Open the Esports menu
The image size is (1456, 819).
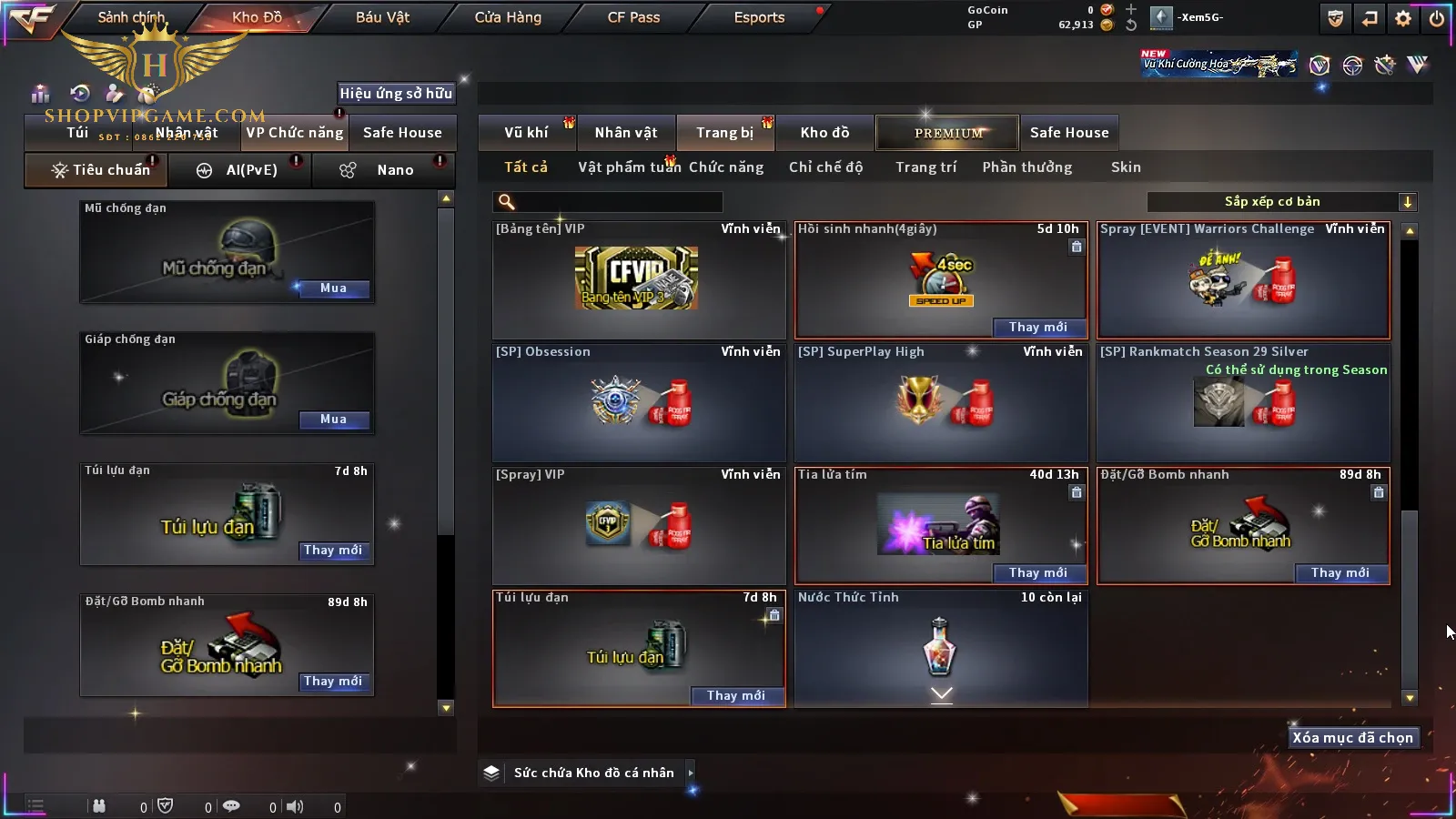point(759,17)
